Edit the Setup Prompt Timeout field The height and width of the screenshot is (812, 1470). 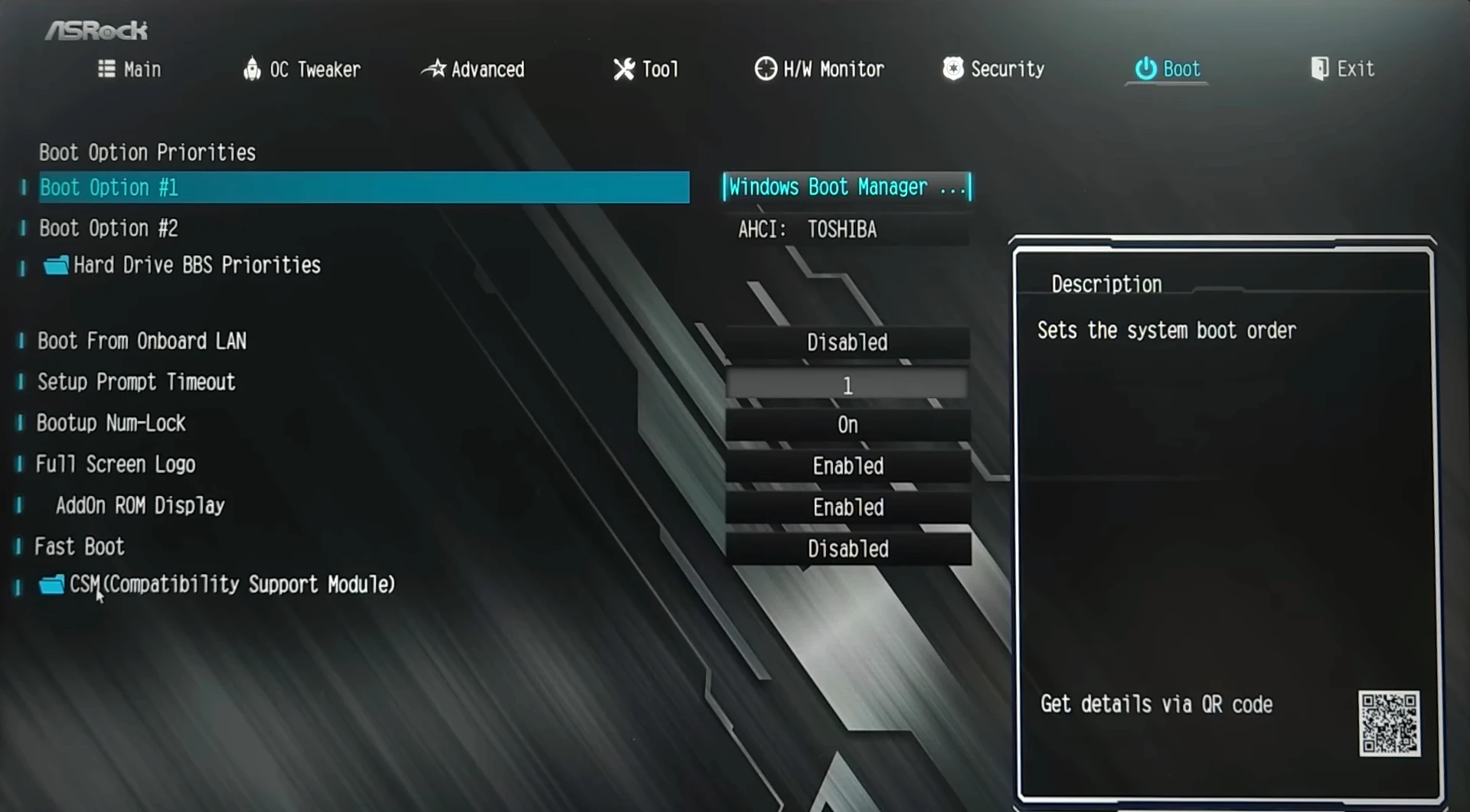[847, 385]
